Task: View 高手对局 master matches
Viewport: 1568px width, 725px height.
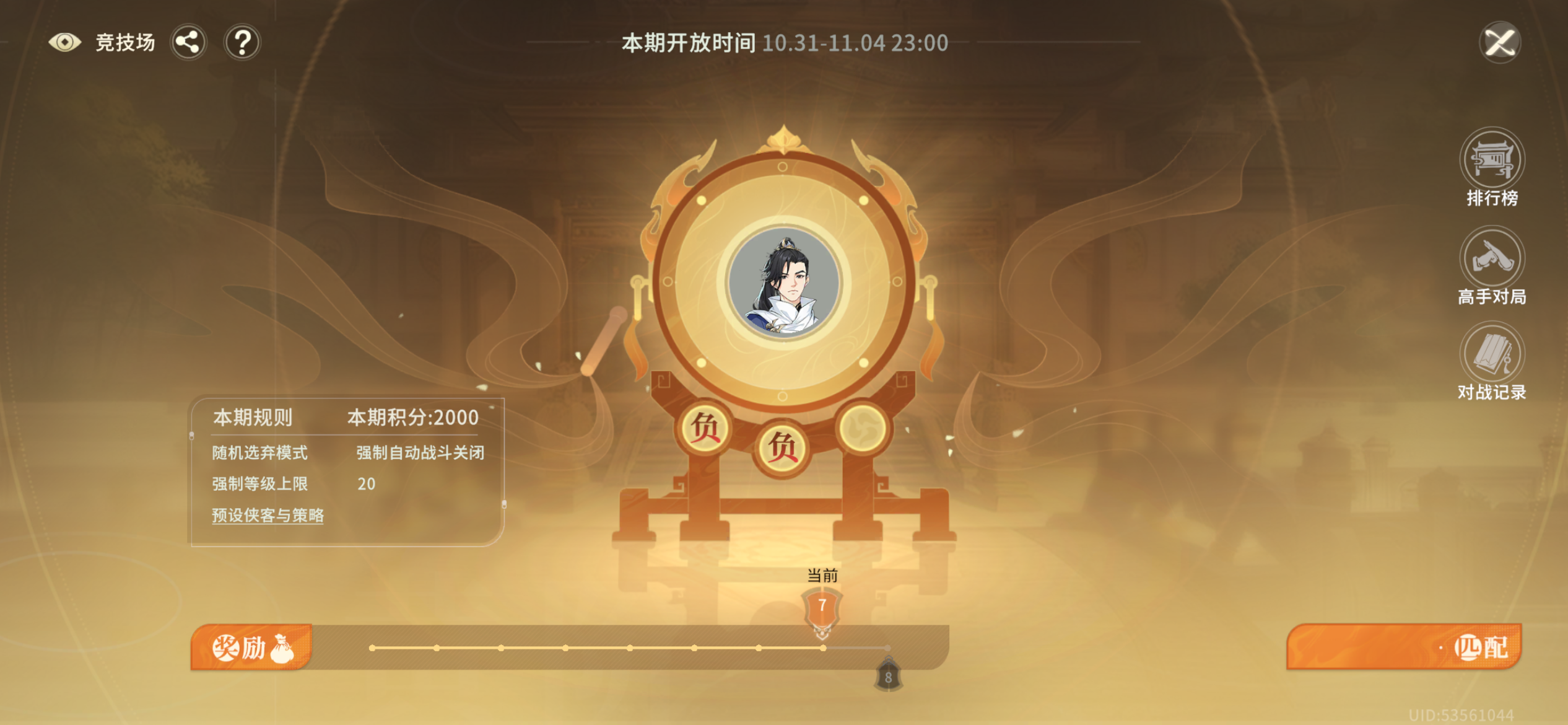Action: 1492,268
